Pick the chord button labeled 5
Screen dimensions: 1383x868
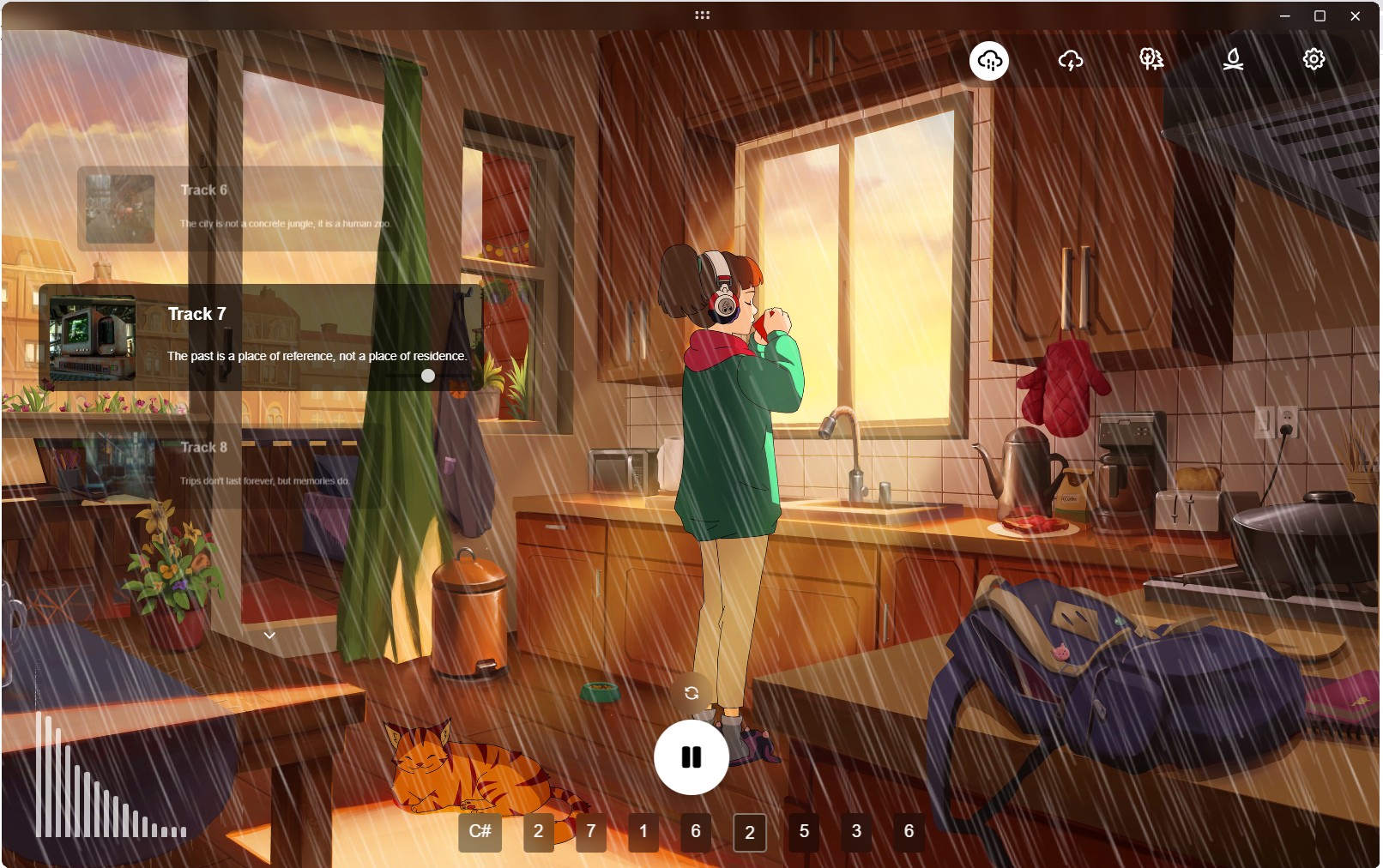pos(804,832)
